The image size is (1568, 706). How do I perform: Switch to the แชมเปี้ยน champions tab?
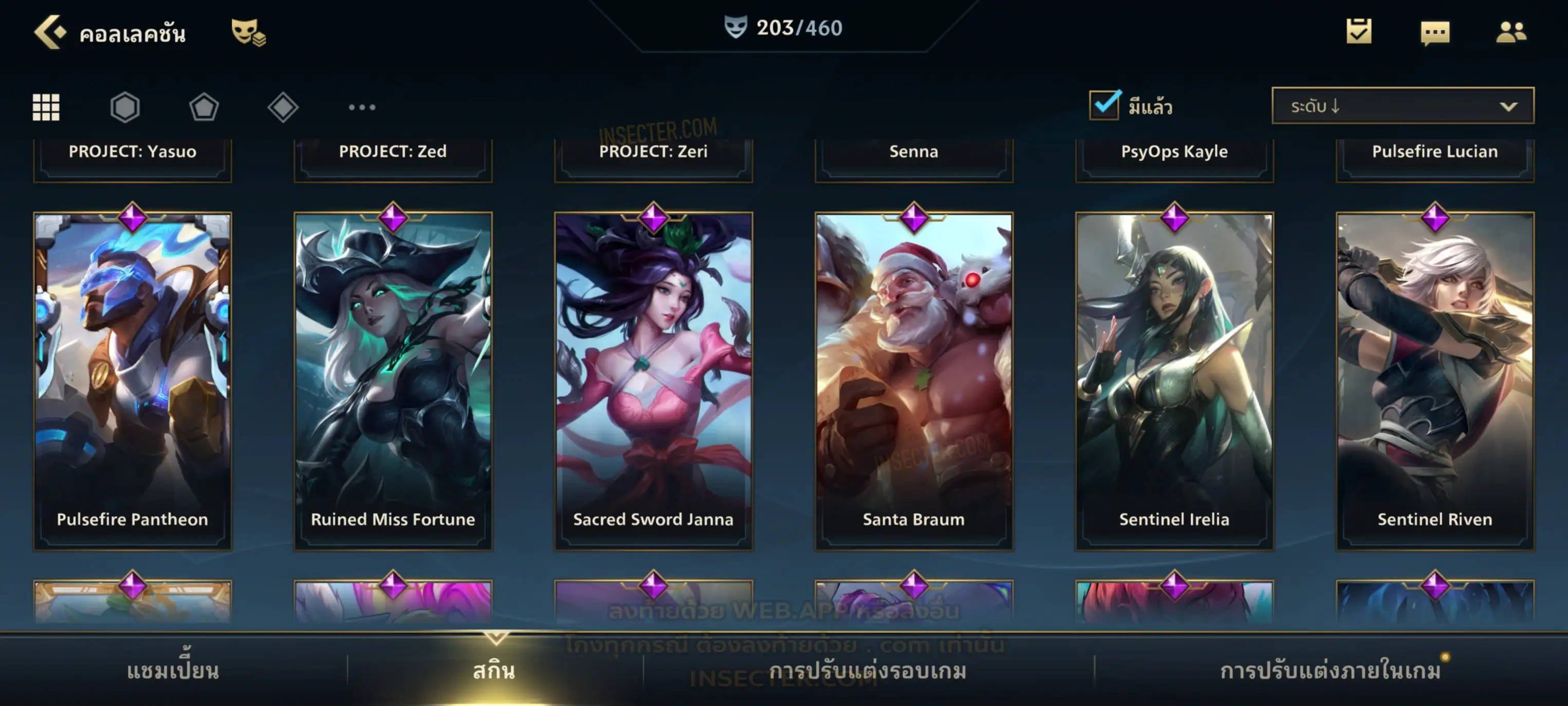coord(173,671)
